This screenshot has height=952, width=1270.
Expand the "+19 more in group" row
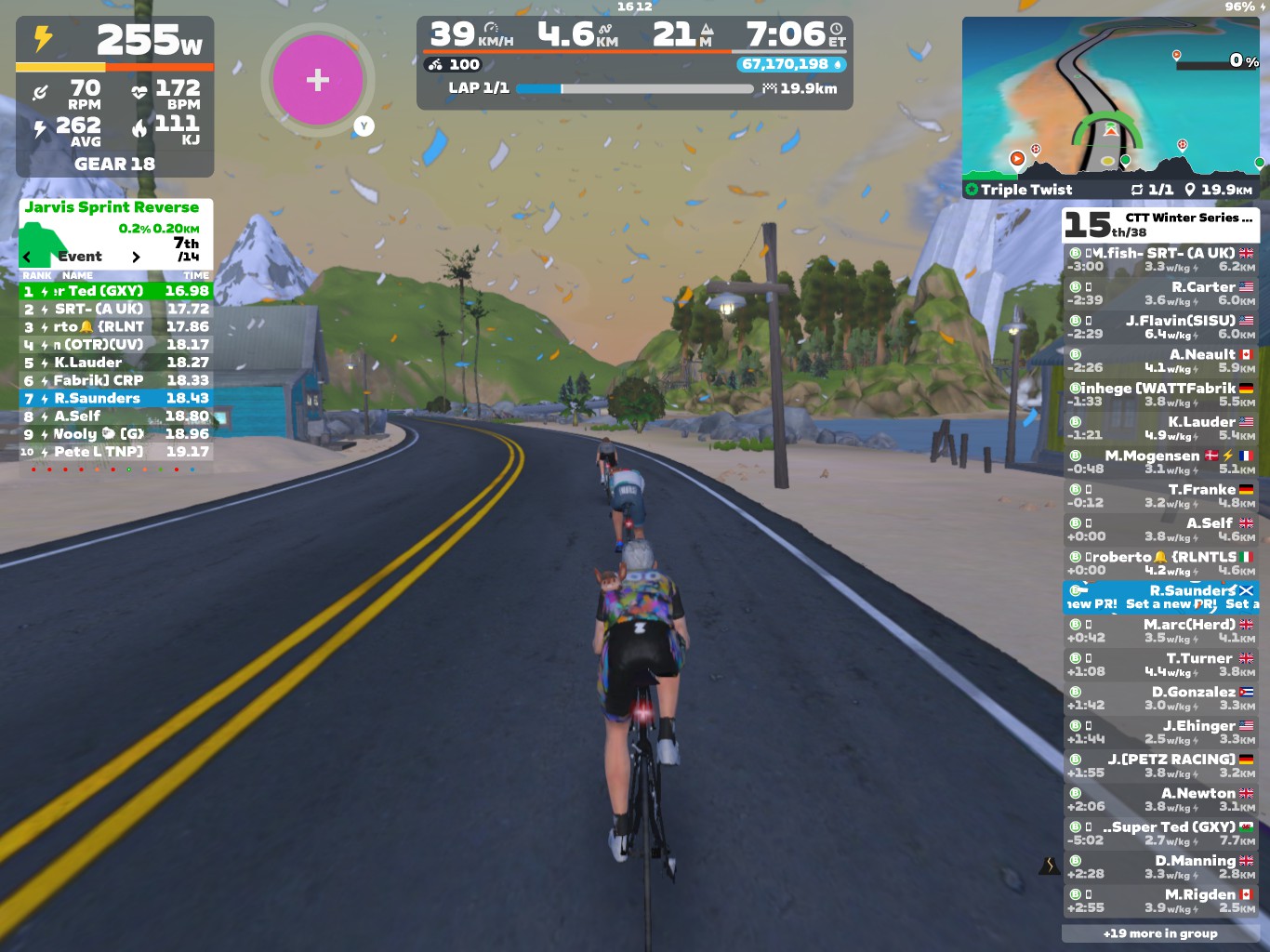1160,933
